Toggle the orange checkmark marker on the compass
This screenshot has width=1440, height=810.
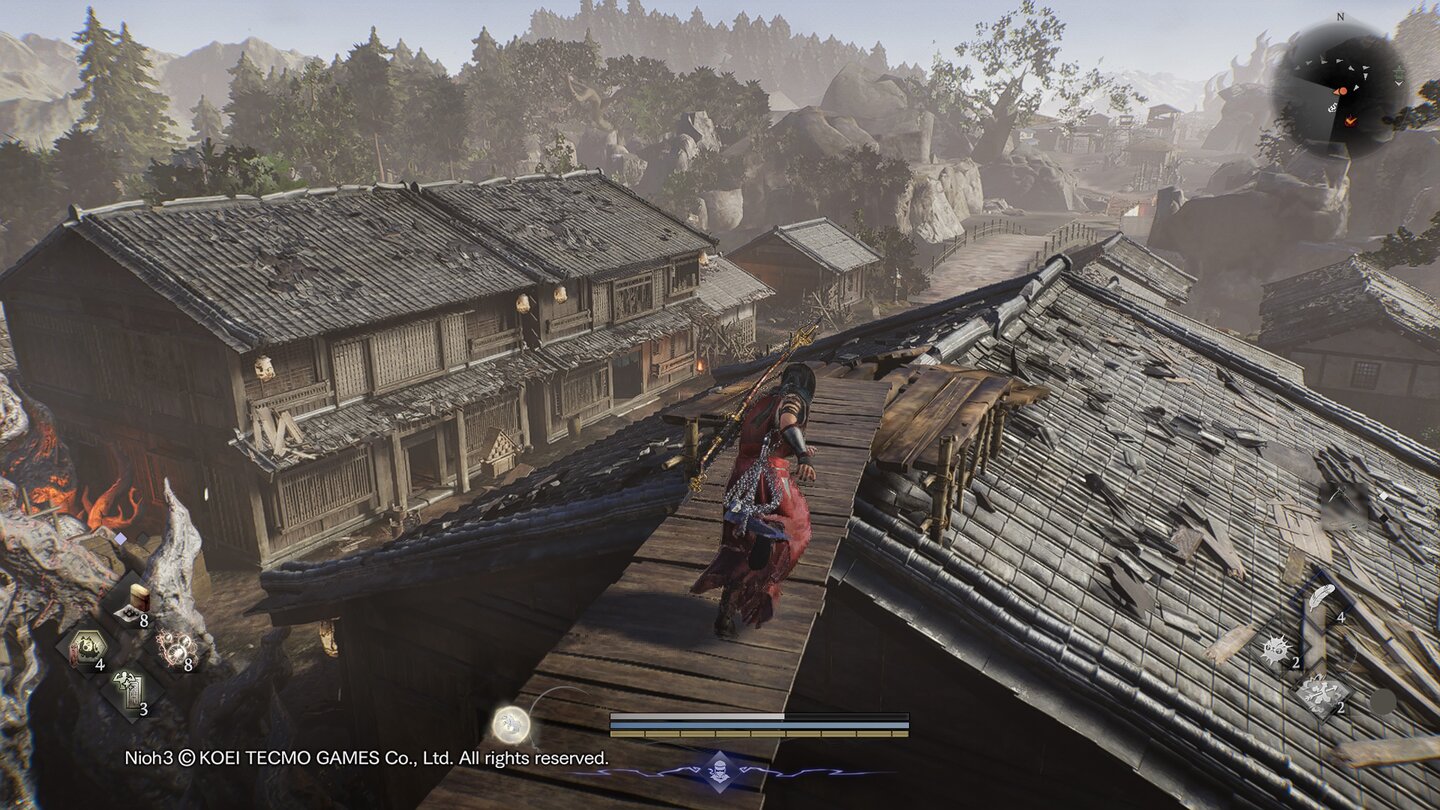[x=1350, y=121]
